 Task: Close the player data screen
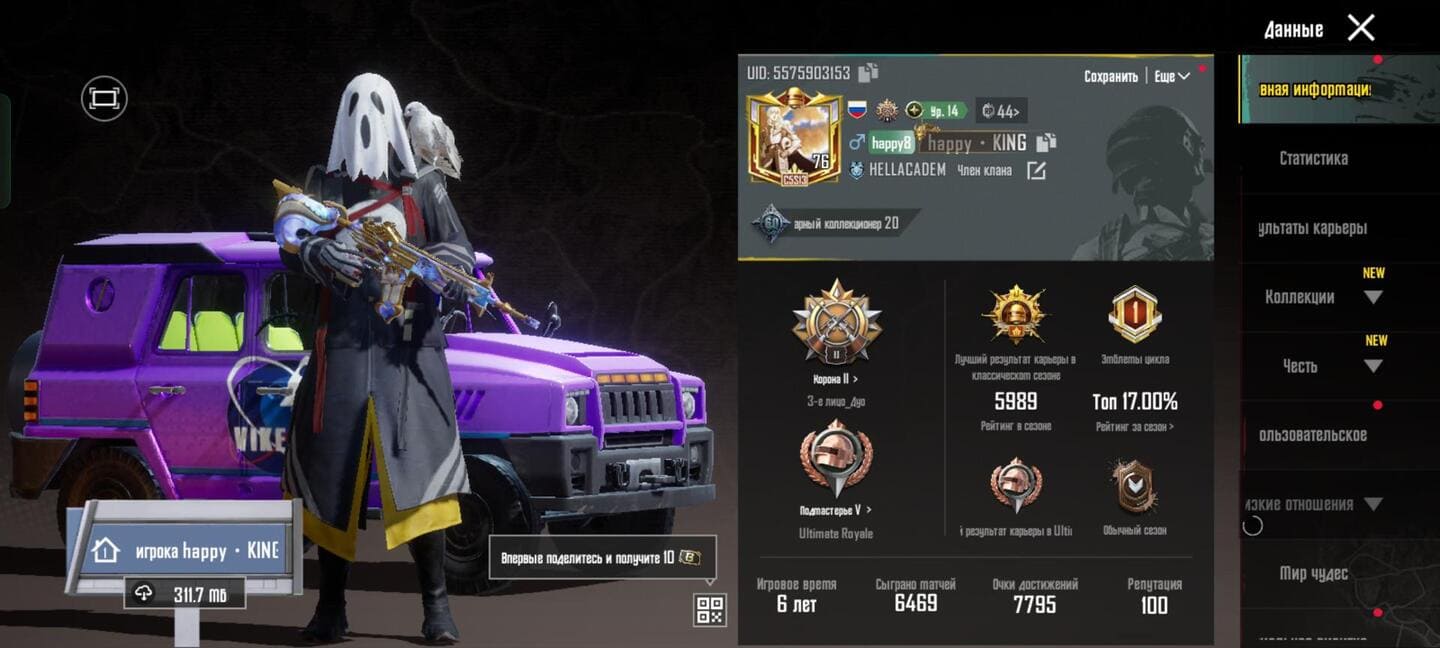1360,28
